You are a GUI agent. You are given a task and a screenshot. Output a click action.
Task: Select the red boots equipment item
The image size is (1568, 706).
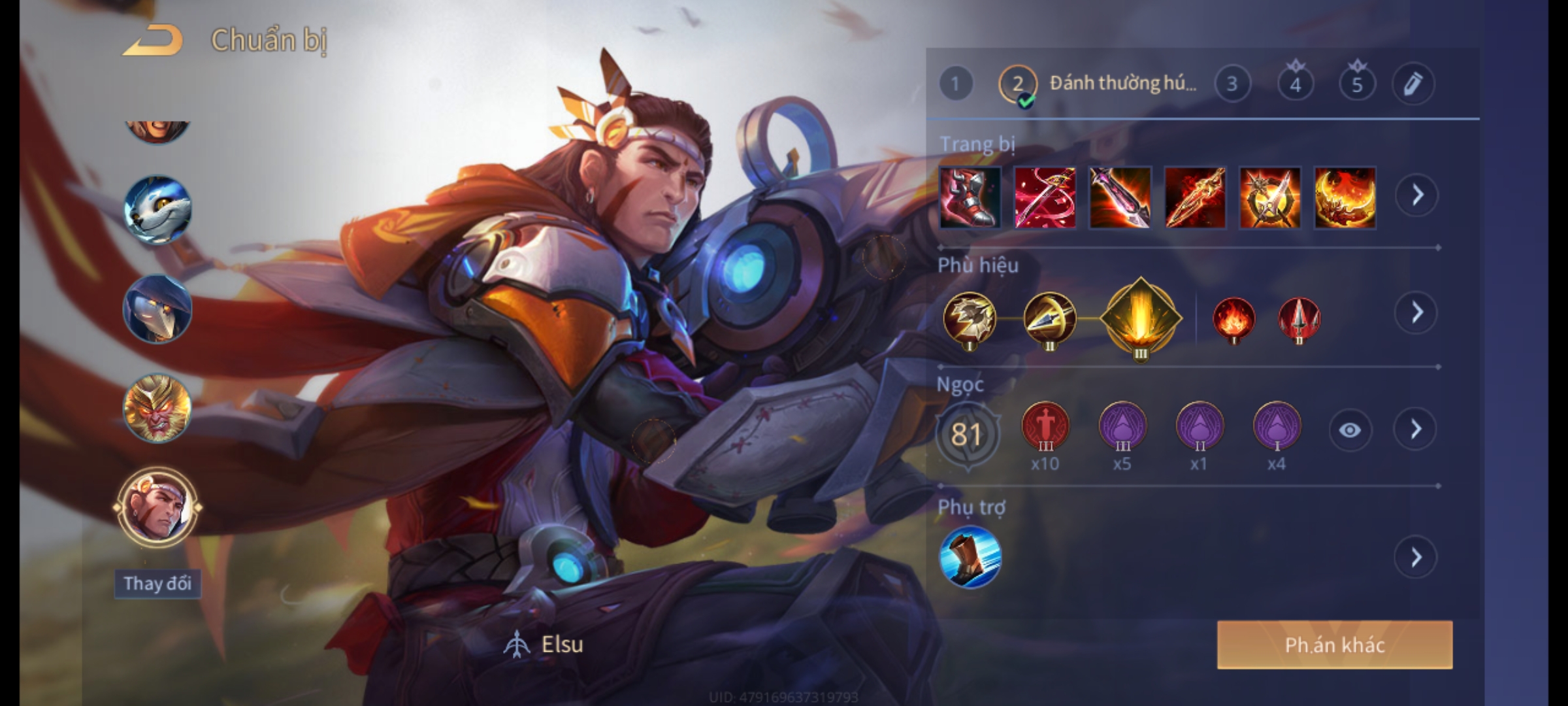[970, 197]
